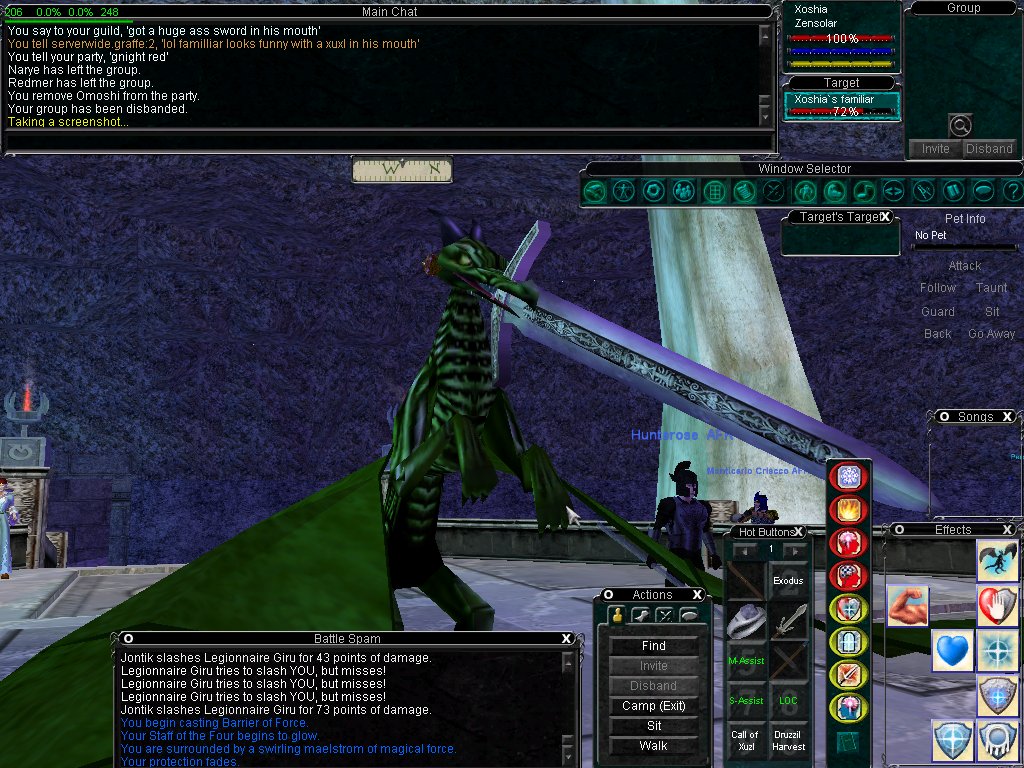The width and height of the screenshot is (1024, 768).
Task: Toggle the Walk button in Actions
Action: (x=653, y=746)
